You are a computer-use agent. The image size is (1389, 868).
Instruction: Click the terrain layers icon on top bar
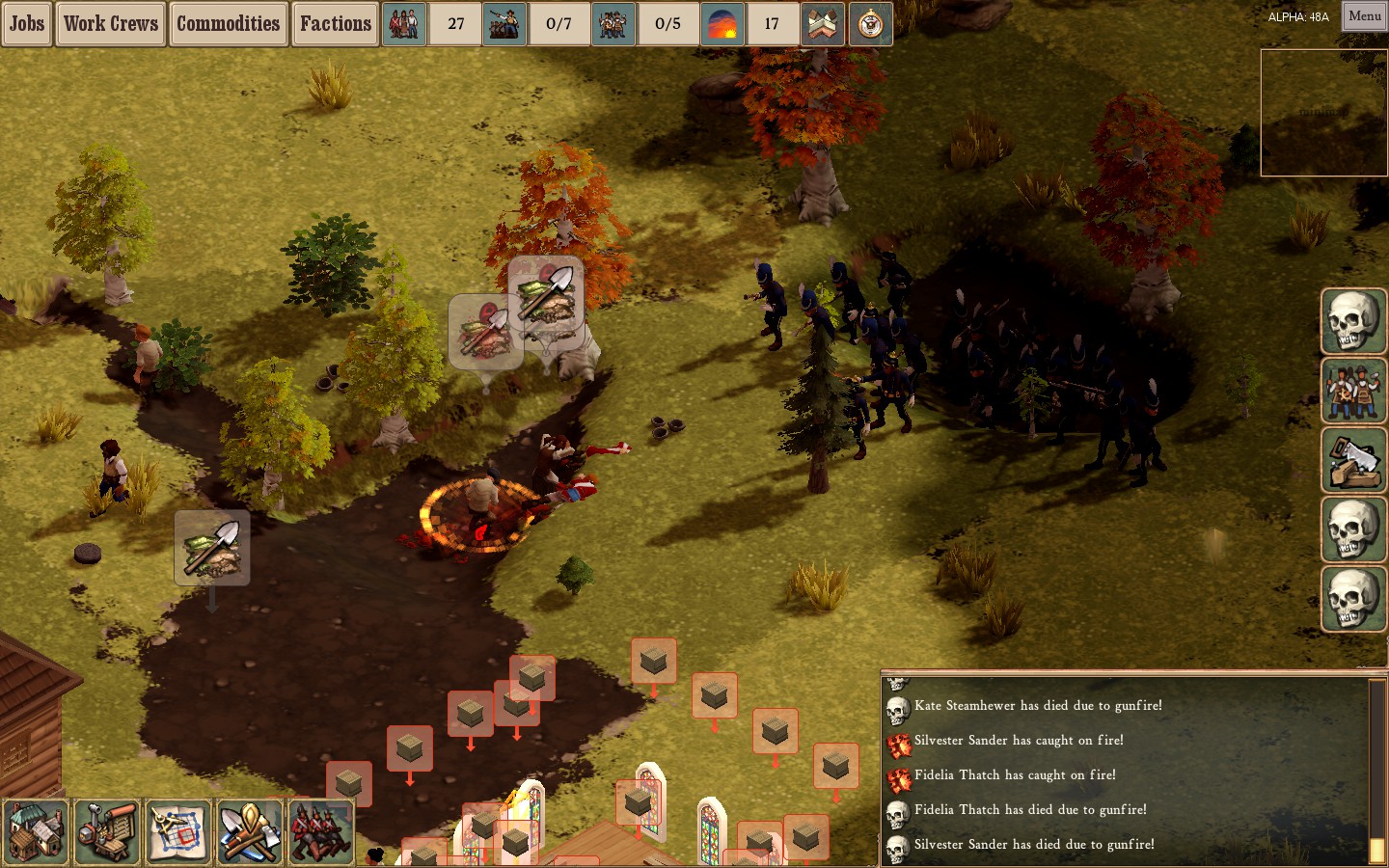tap(822, 24)
